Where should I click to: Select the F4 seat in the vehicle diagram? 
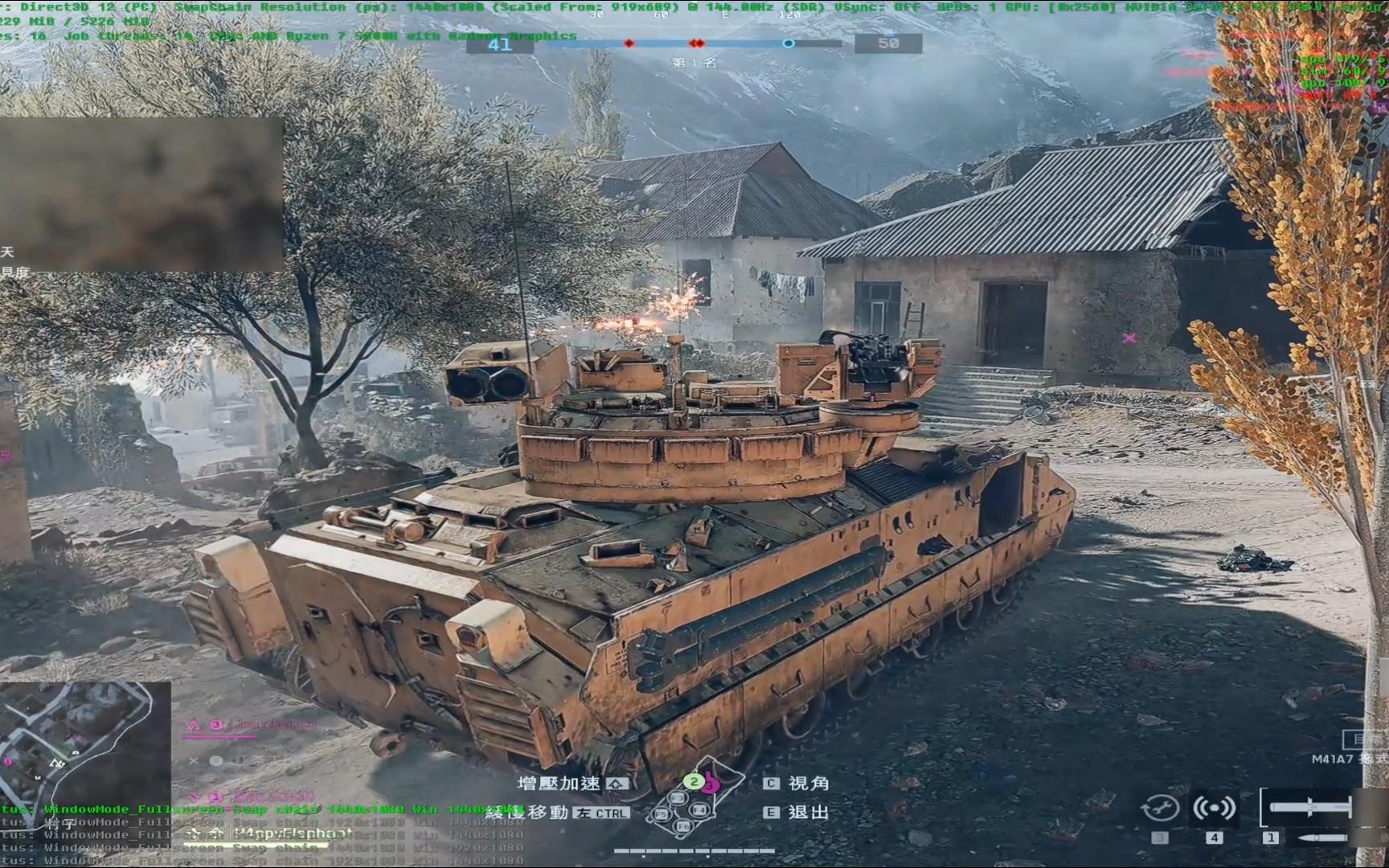tap(699, 810)
